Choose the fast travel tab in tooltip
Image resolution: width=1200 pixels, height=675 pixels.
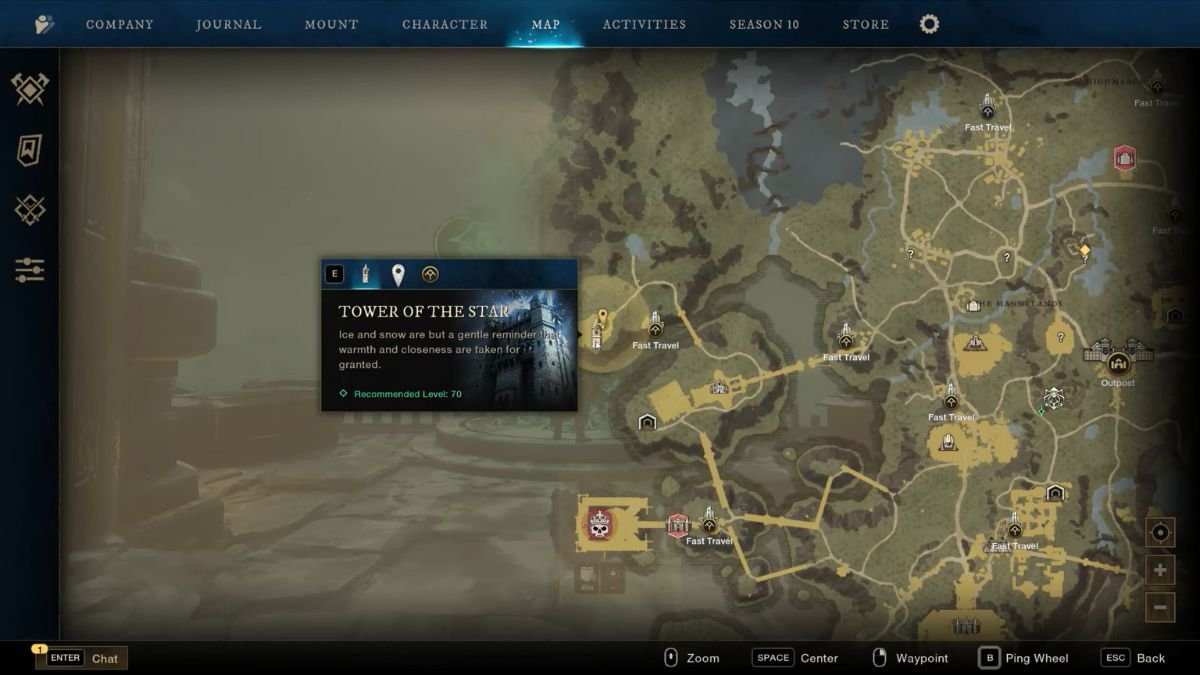click(430, 274)
